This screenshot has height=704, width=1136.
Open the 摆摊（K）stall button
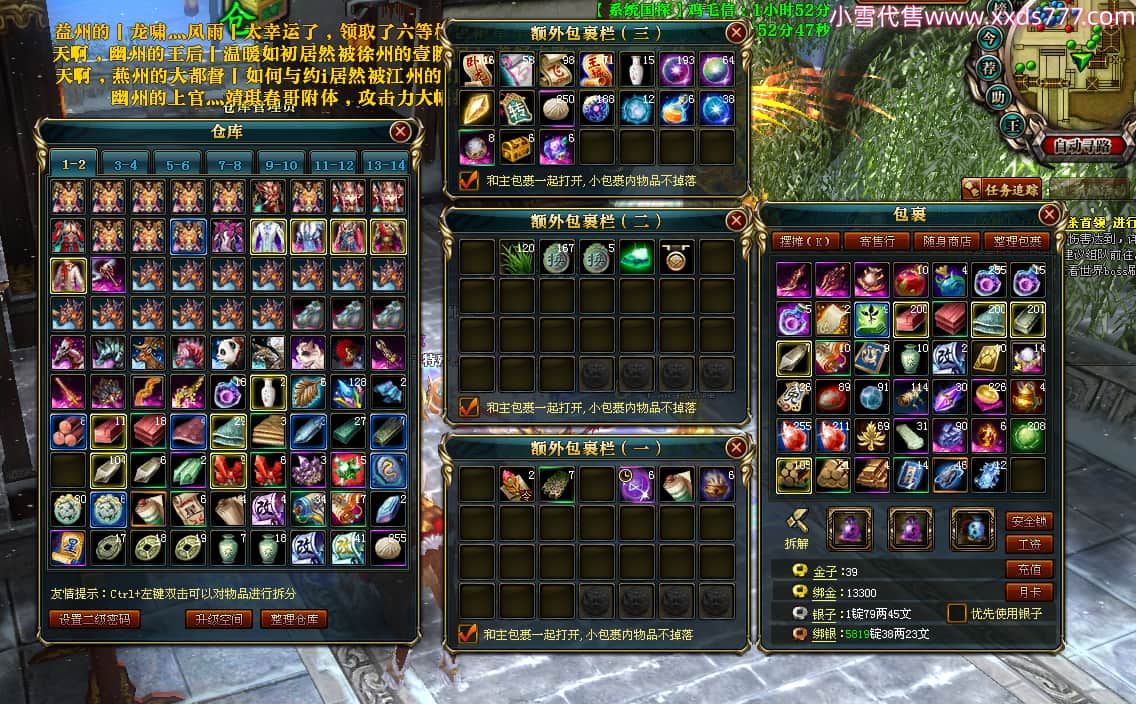click(805, 241)
